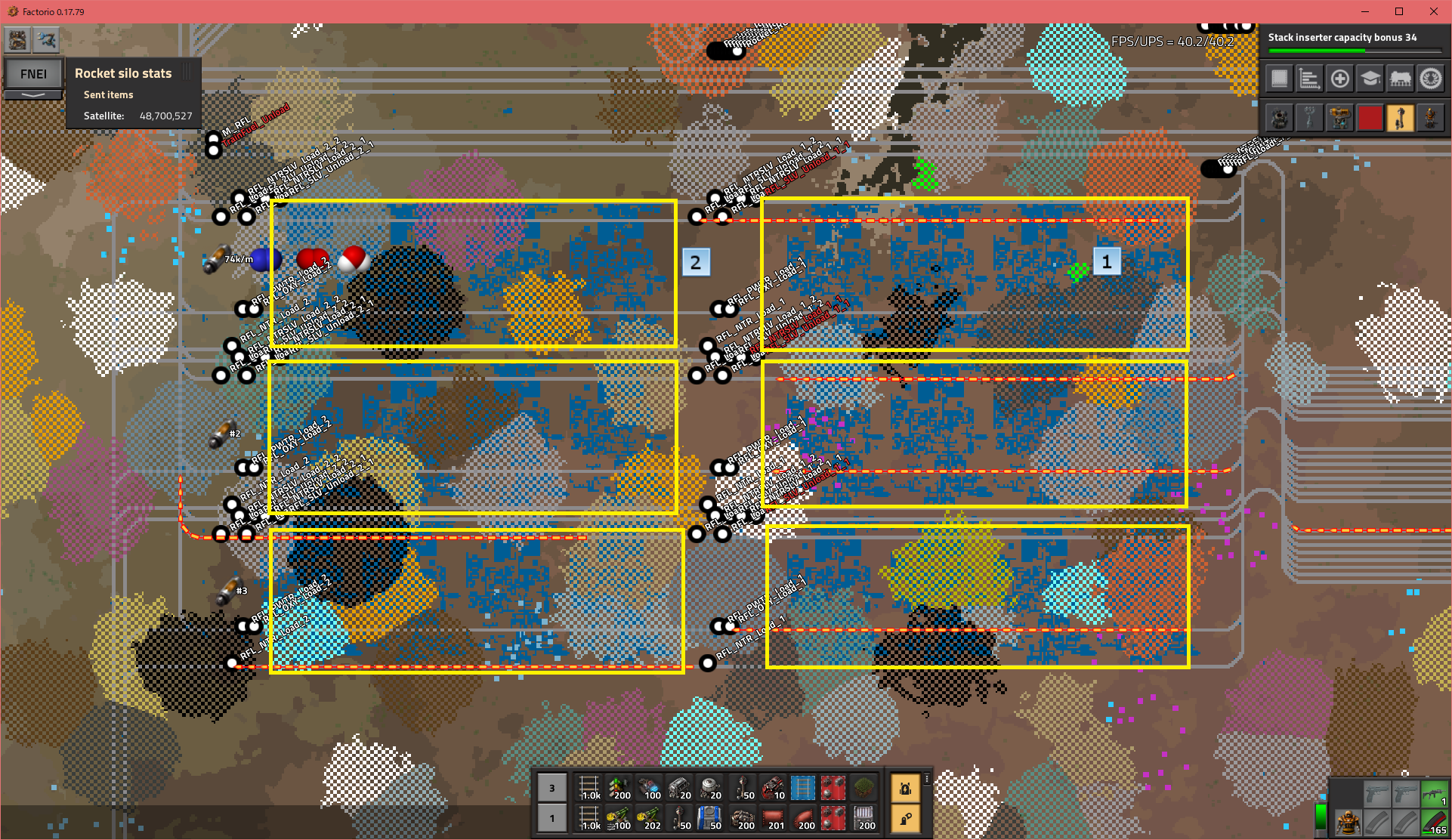
Task: Select the landfill grass tile slot
Action: click(863, 788)
